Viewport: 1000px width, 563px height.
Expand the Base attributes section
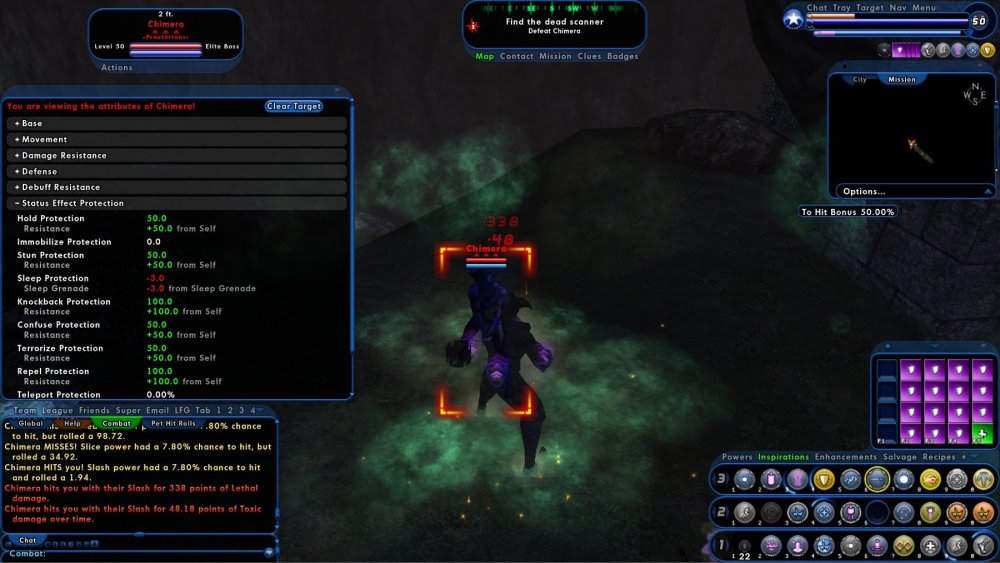[30, 123]
